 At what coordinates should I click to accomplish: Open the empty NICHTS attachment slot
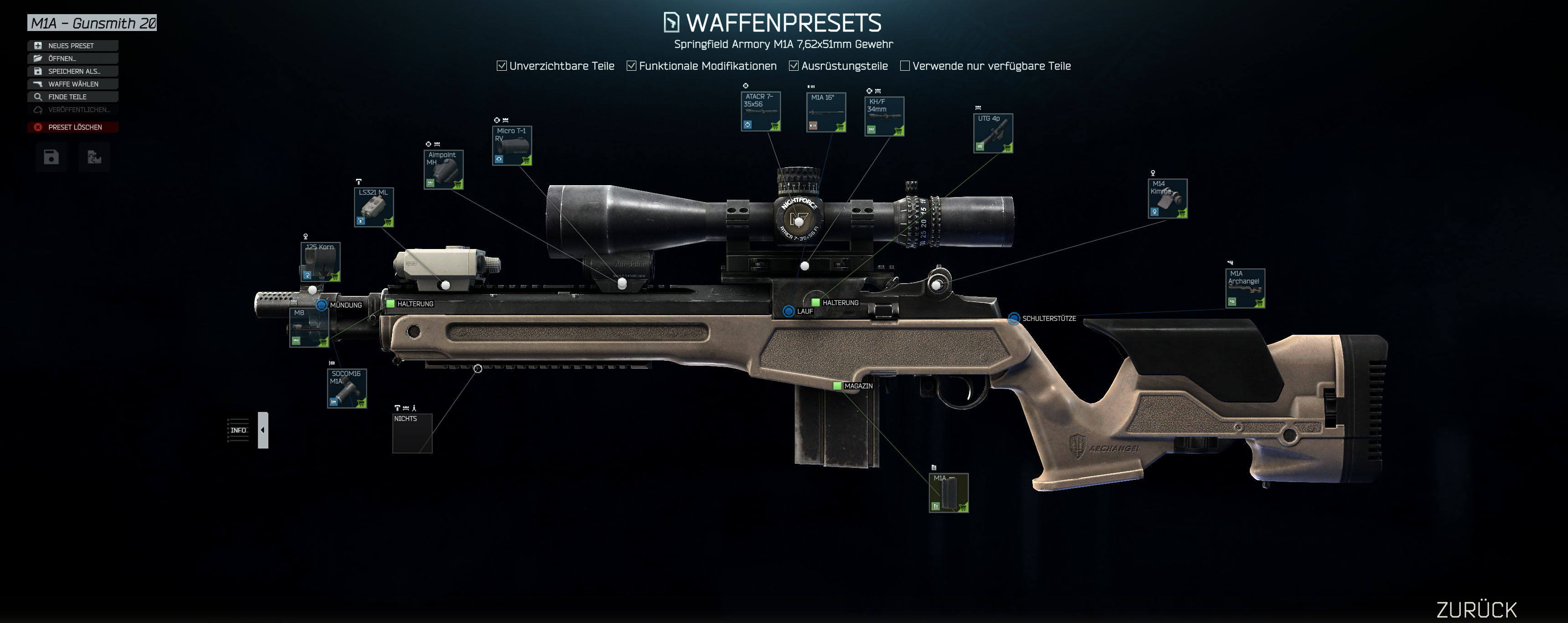coord(412,434)
